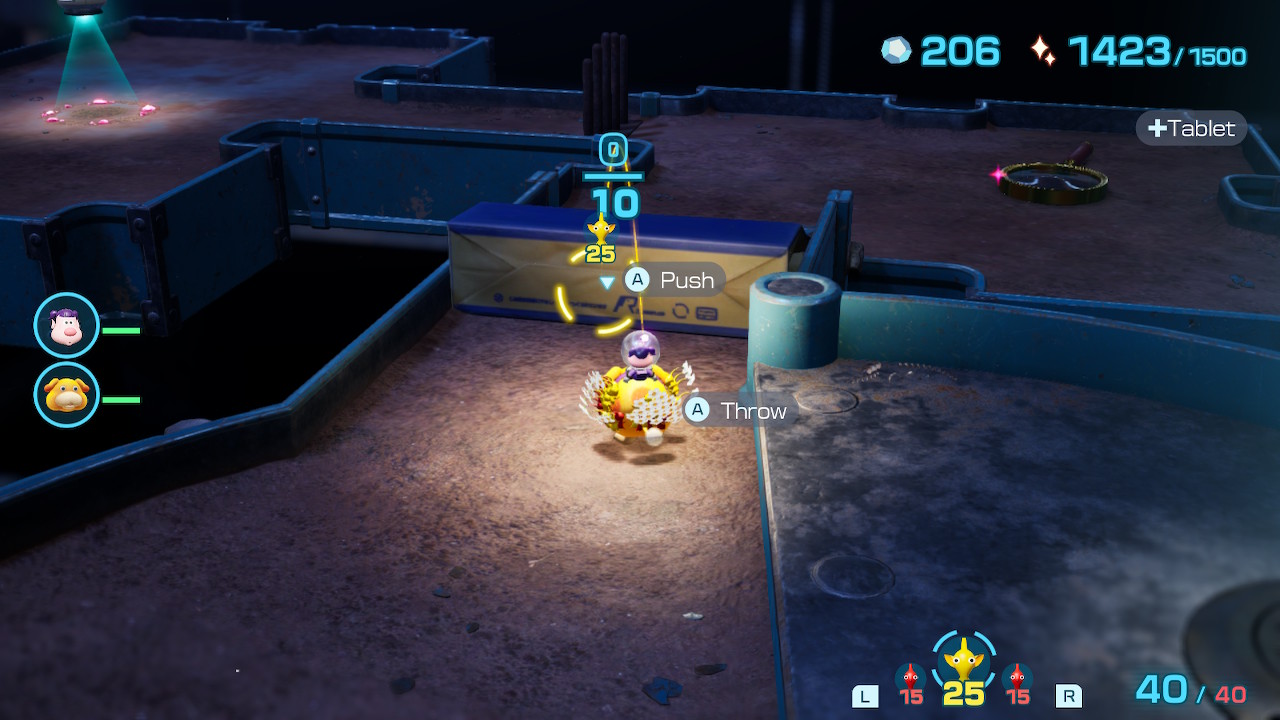1280x720 pixels.
Task: Open the Tablet menu
Action: (x=1191, y=128)
